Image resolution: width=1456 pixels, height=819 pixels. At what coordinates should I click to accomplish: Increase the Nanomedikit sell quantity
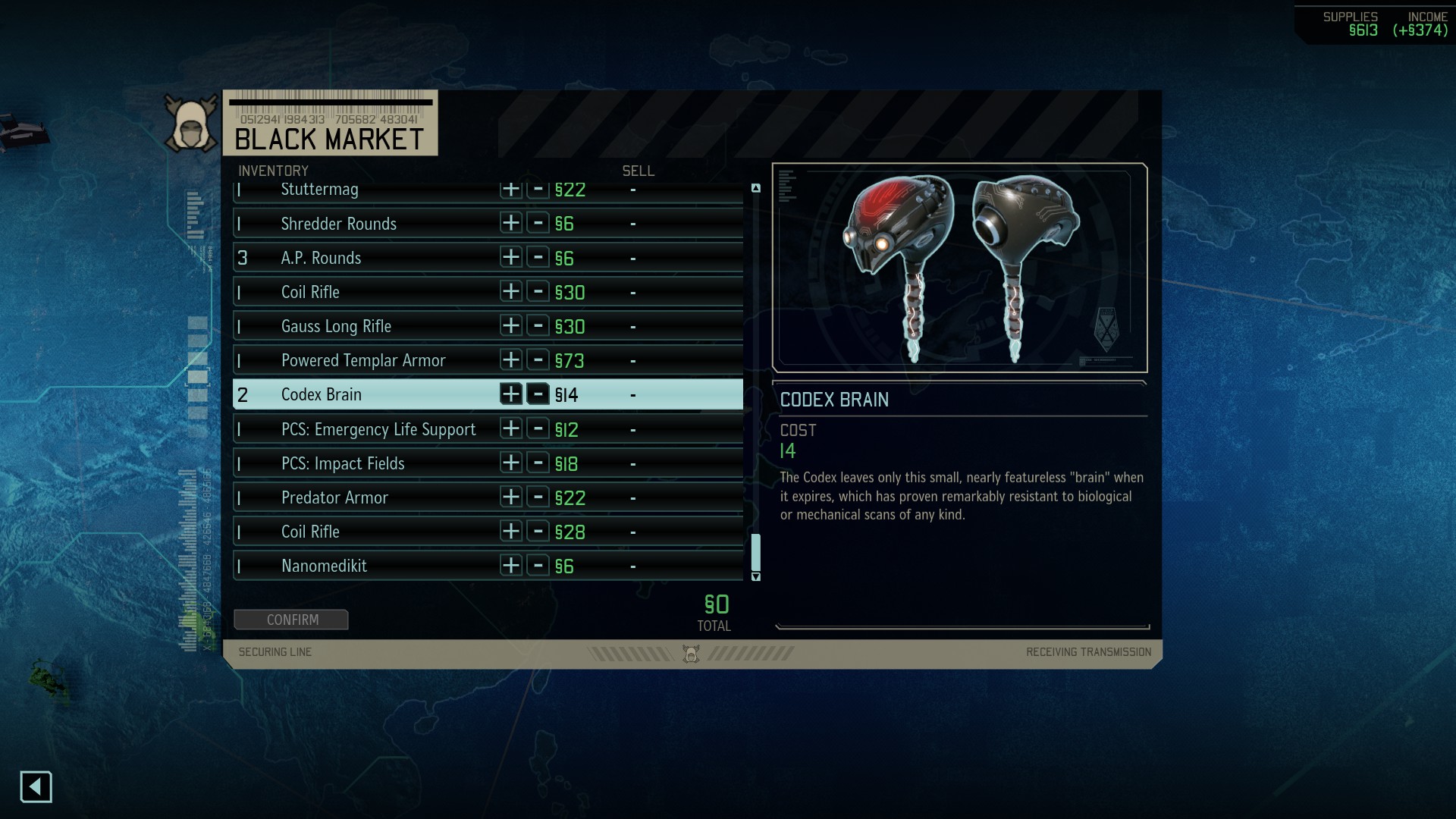click(512, 566)
